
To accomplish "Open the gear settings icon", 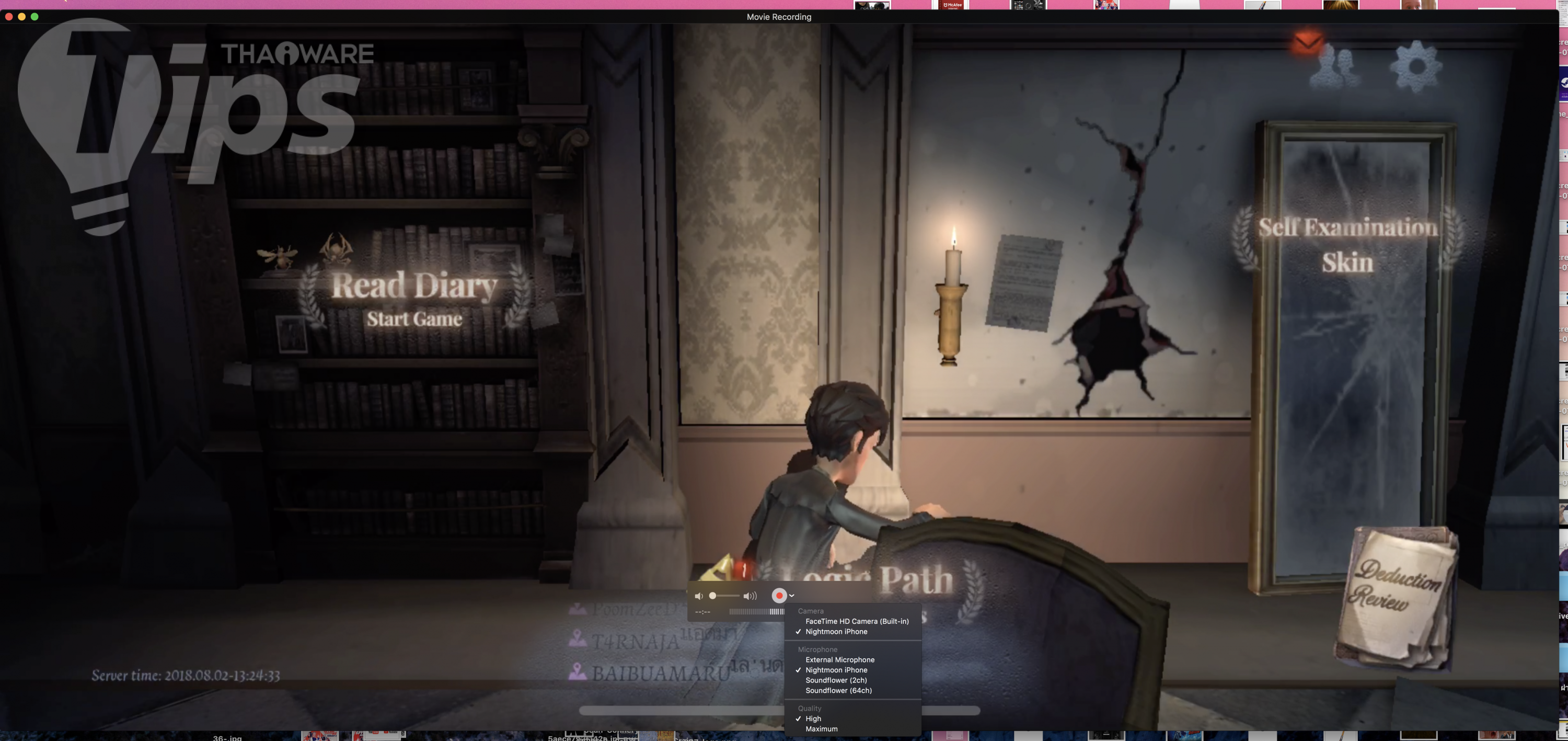I will pyautogui.click(x=1416, y=66).
